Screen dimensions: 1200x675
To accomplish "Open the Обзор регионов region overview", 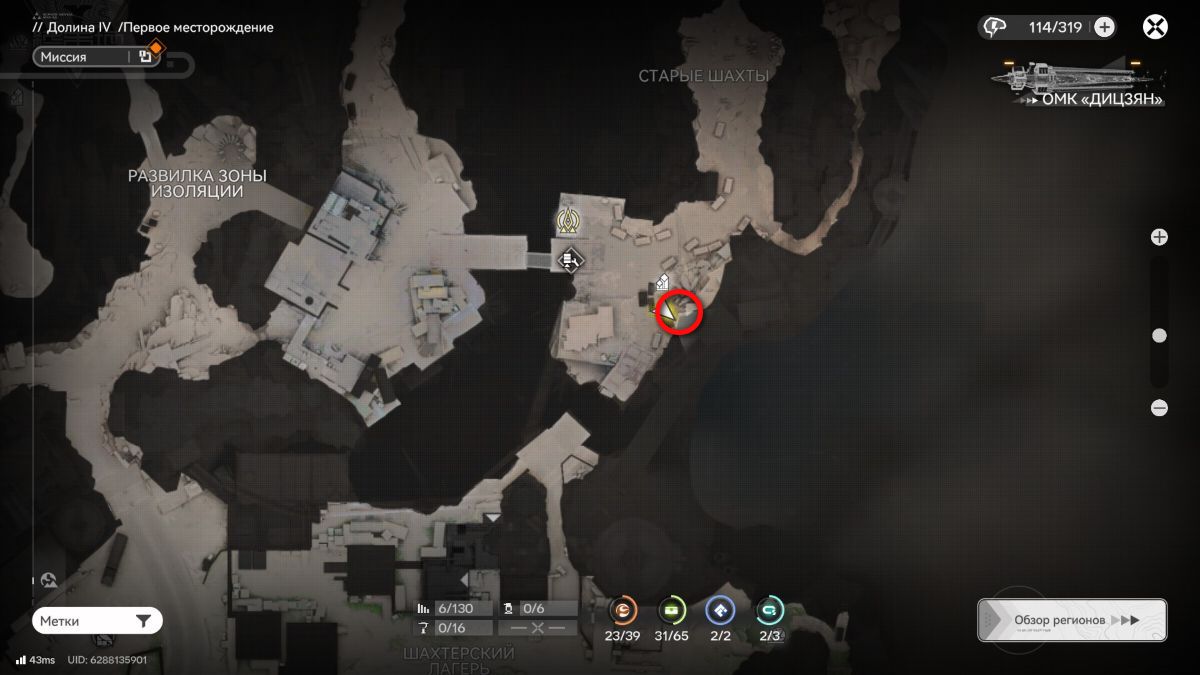I will click(x=1072, y=620).
